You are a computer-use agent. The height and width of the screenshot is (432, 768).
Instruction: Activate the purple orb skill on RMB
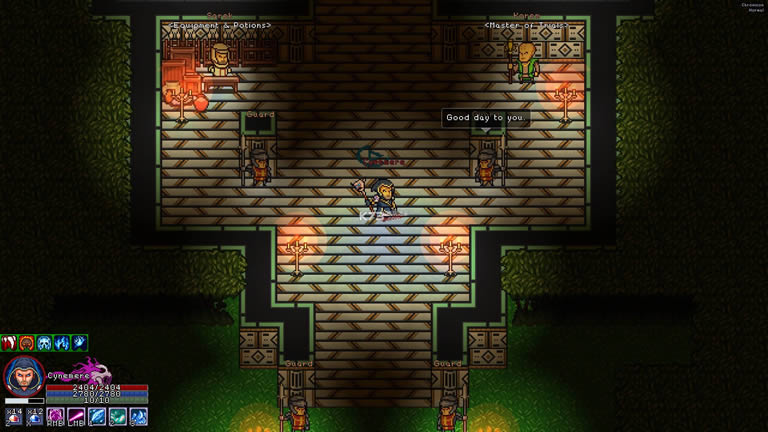56,416
